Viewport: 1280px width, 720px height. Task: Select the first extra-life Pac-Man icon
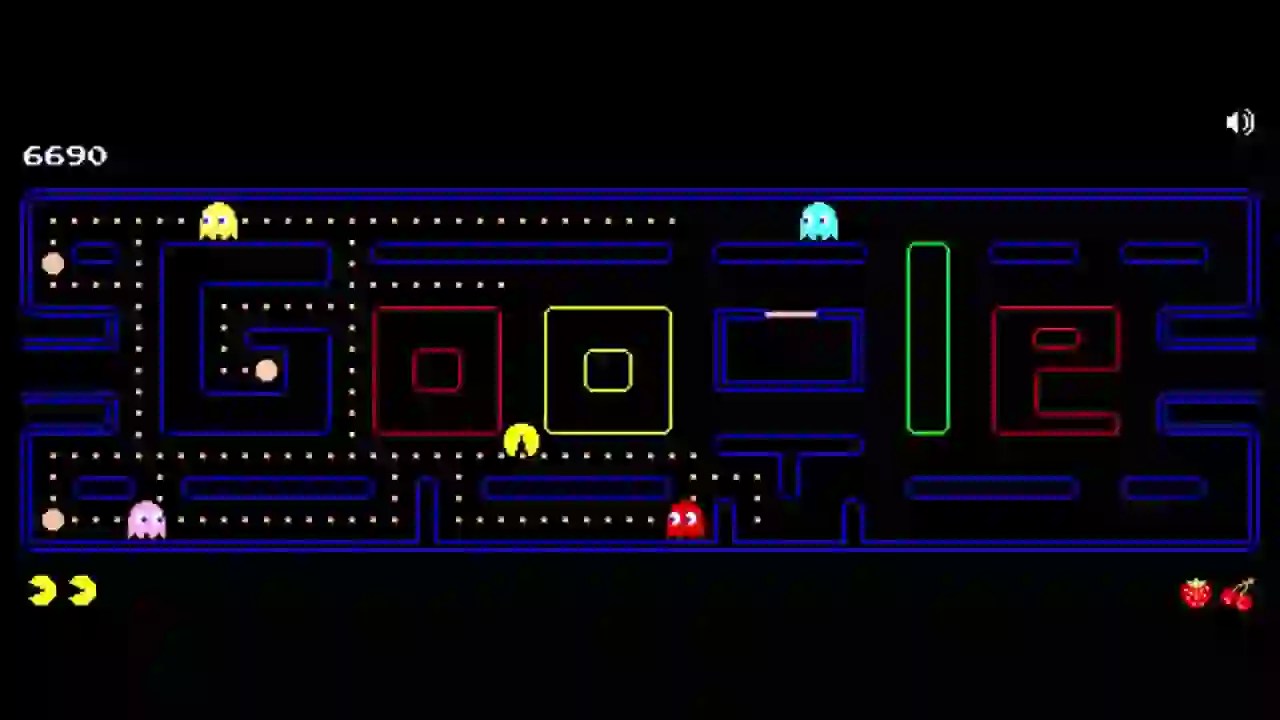click(40, 590)
